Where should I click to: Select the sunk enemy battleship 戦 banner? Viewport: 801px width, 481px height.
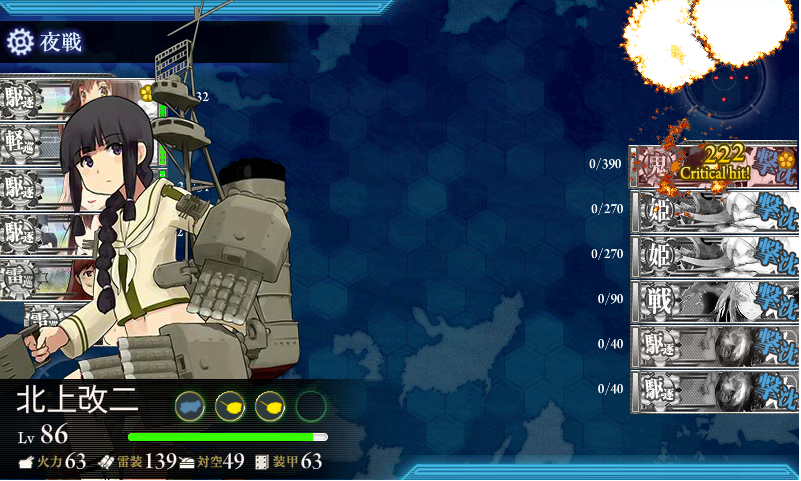[713, 299]
